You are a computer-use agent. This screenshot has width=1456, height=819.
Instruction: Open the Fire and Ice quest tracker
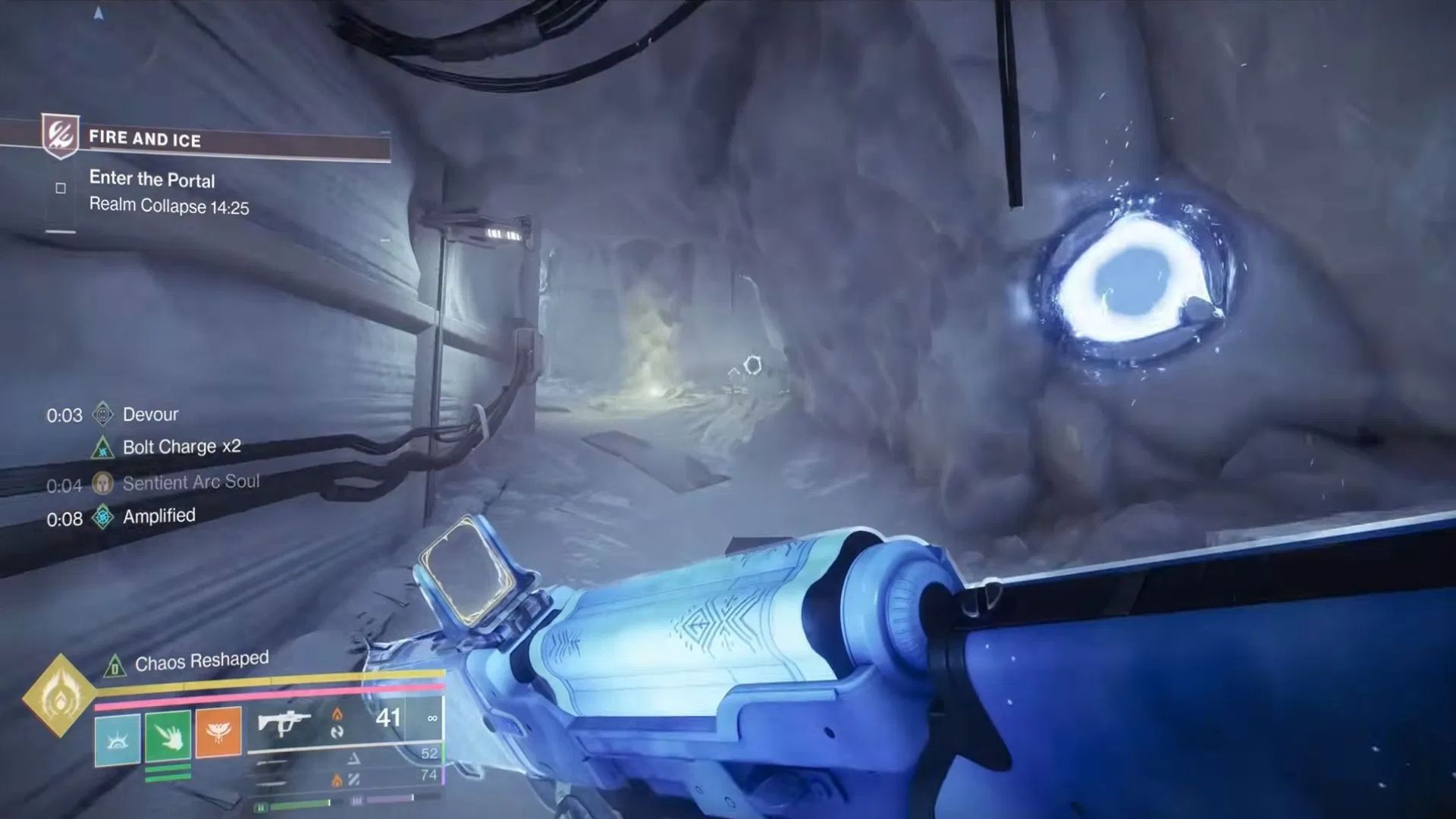click(x=144, y=139)
